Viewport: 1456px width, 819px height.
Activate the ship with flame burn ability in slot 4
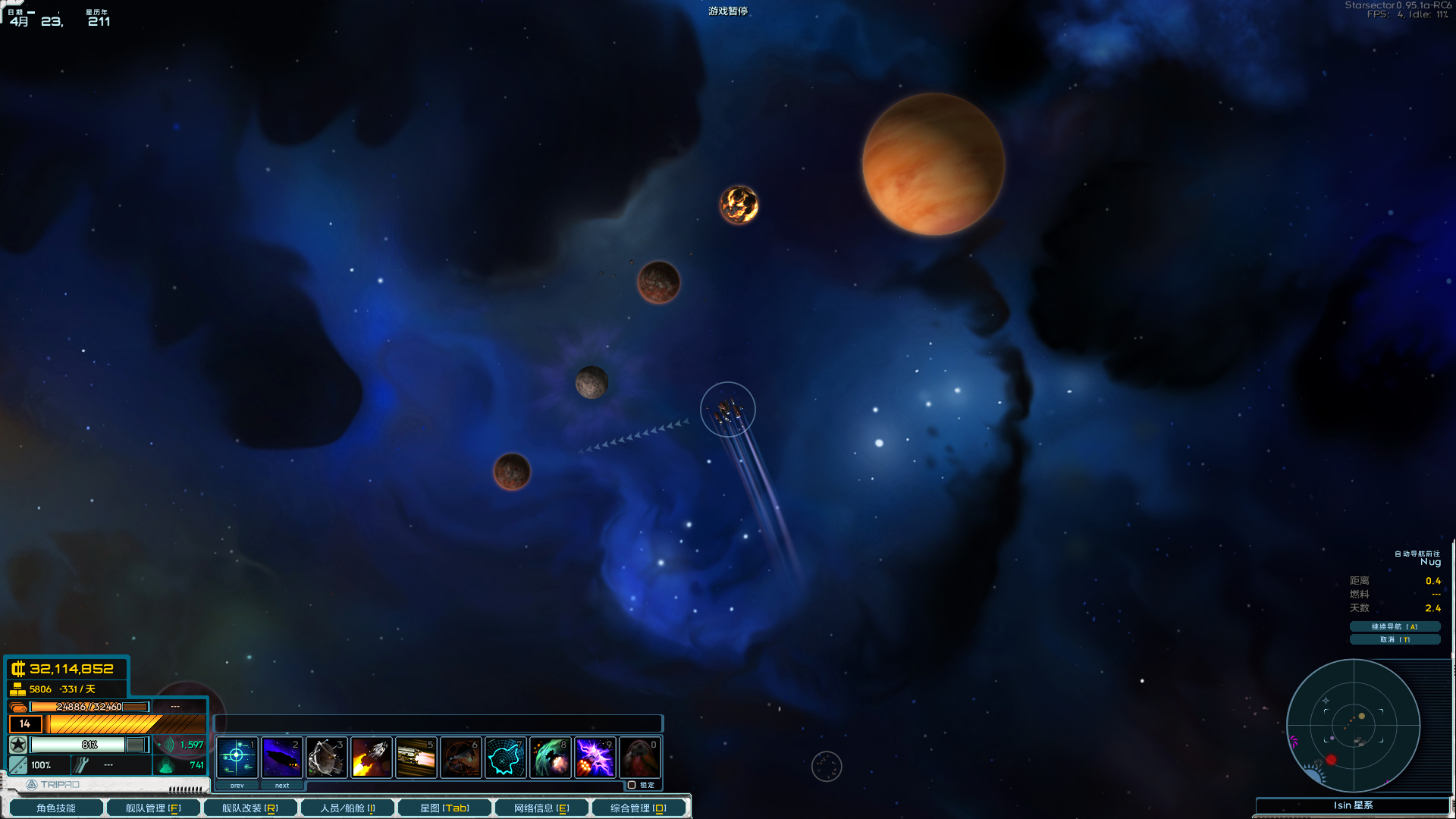point(371,757)
